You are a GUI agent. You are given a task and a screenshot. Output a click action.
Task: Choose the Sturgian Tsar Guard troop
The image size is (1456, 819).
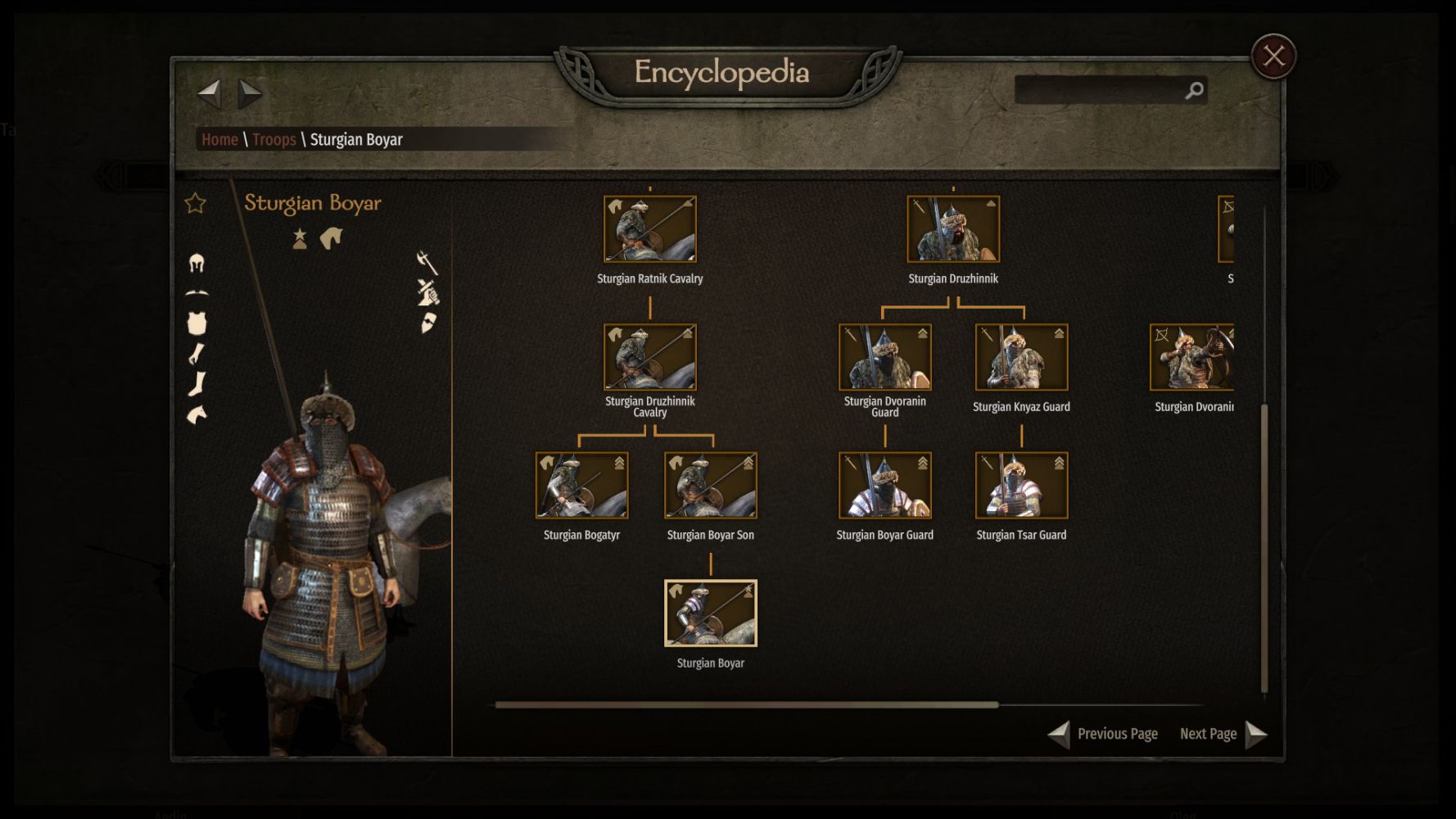coord(1021,485)
